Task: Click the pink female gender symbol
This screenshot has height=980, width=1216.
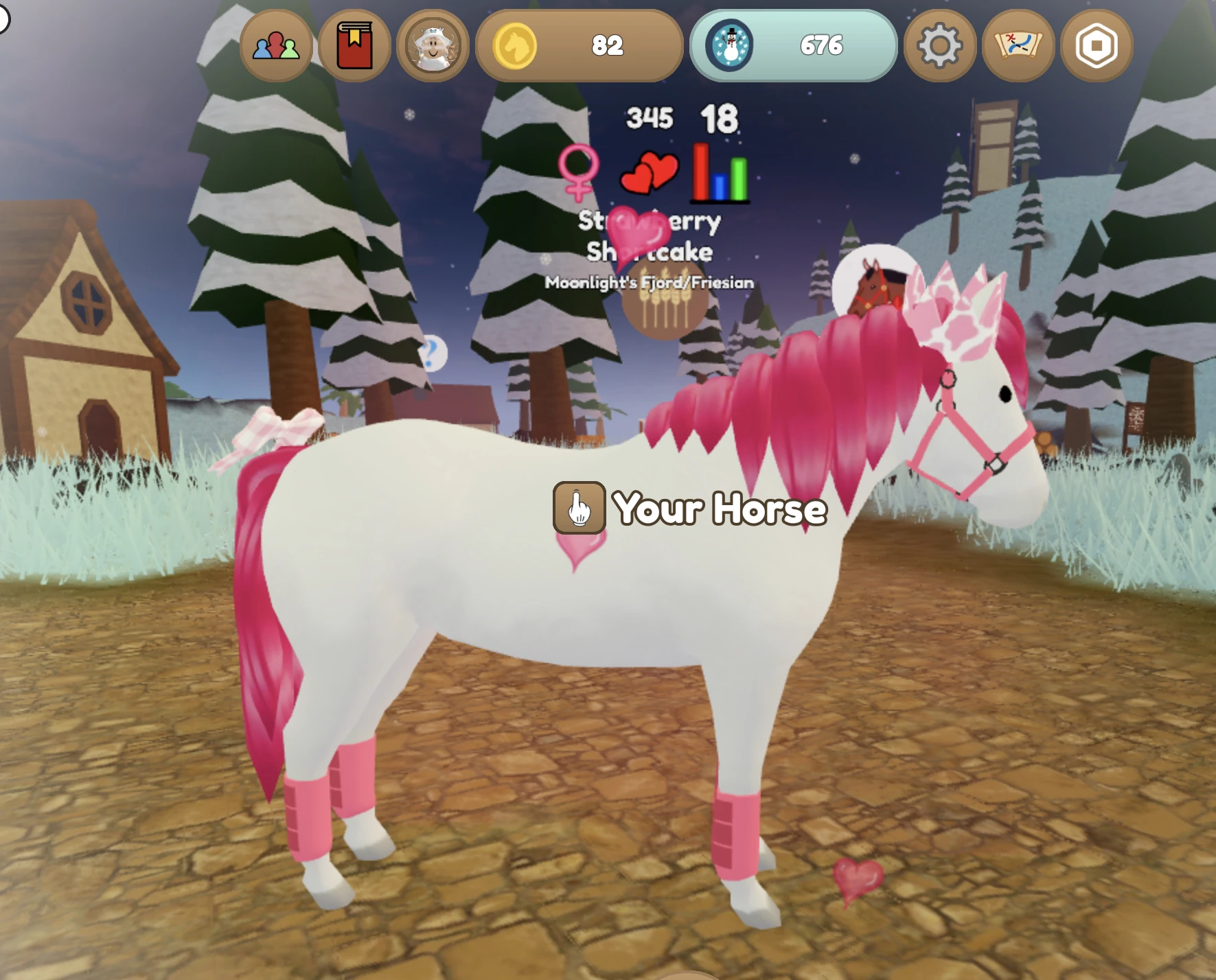Action: pyautogui.click(x=579, y=173)
